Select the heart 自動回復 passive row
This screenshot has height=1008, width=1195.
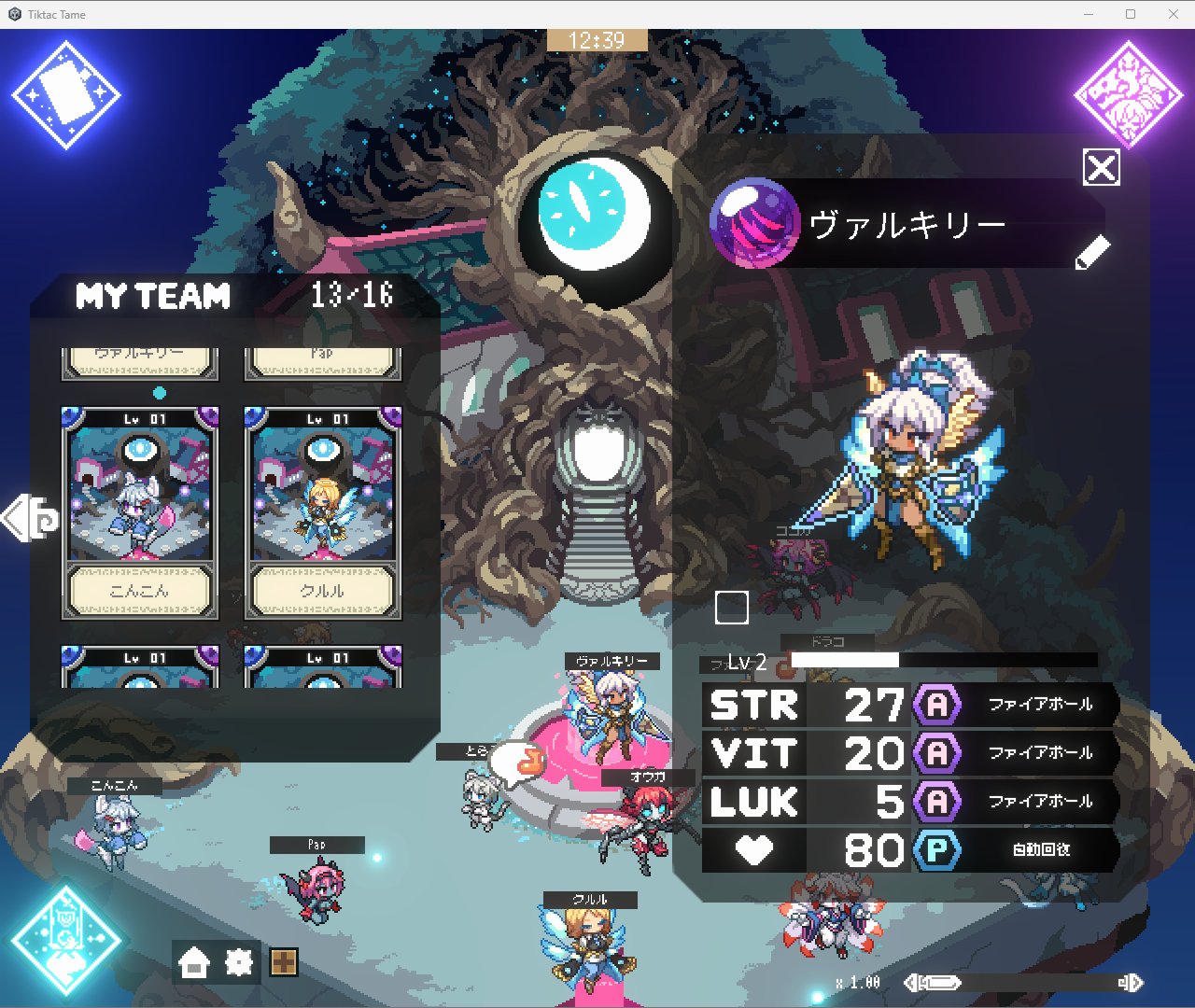pos(1018,850)
